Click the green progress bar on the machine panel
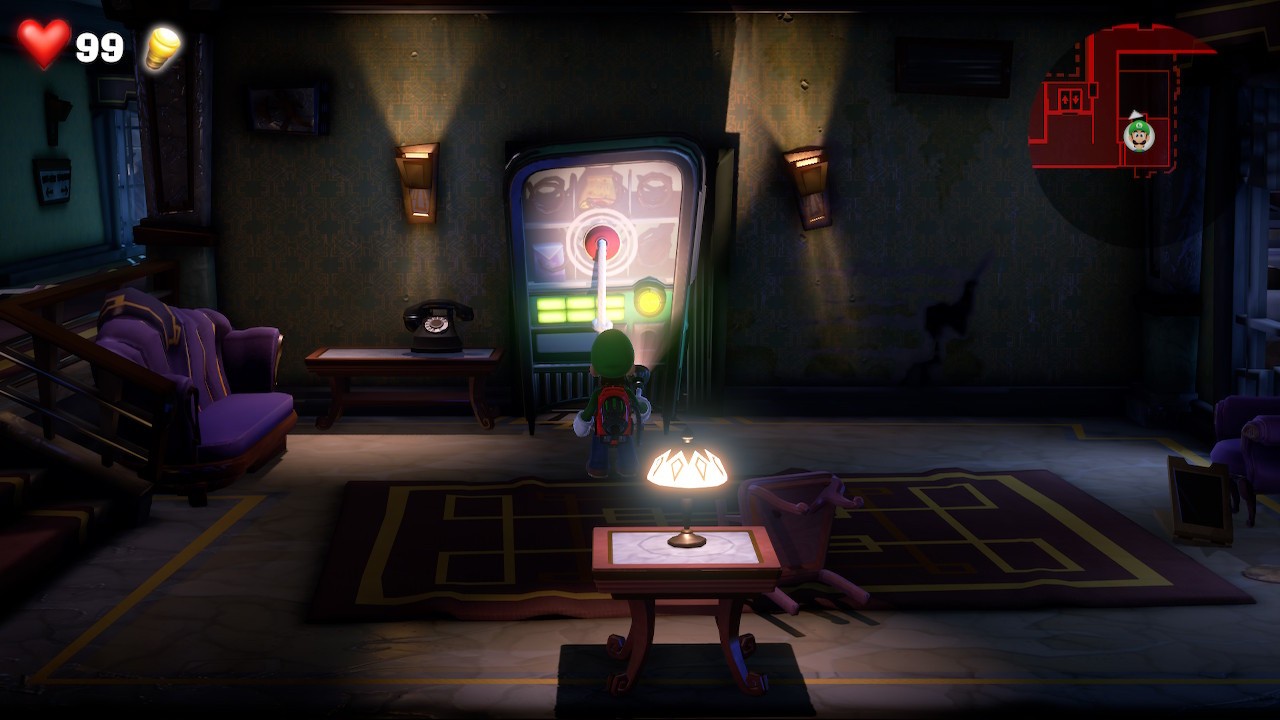1280x720 pixels. (565, 310)
